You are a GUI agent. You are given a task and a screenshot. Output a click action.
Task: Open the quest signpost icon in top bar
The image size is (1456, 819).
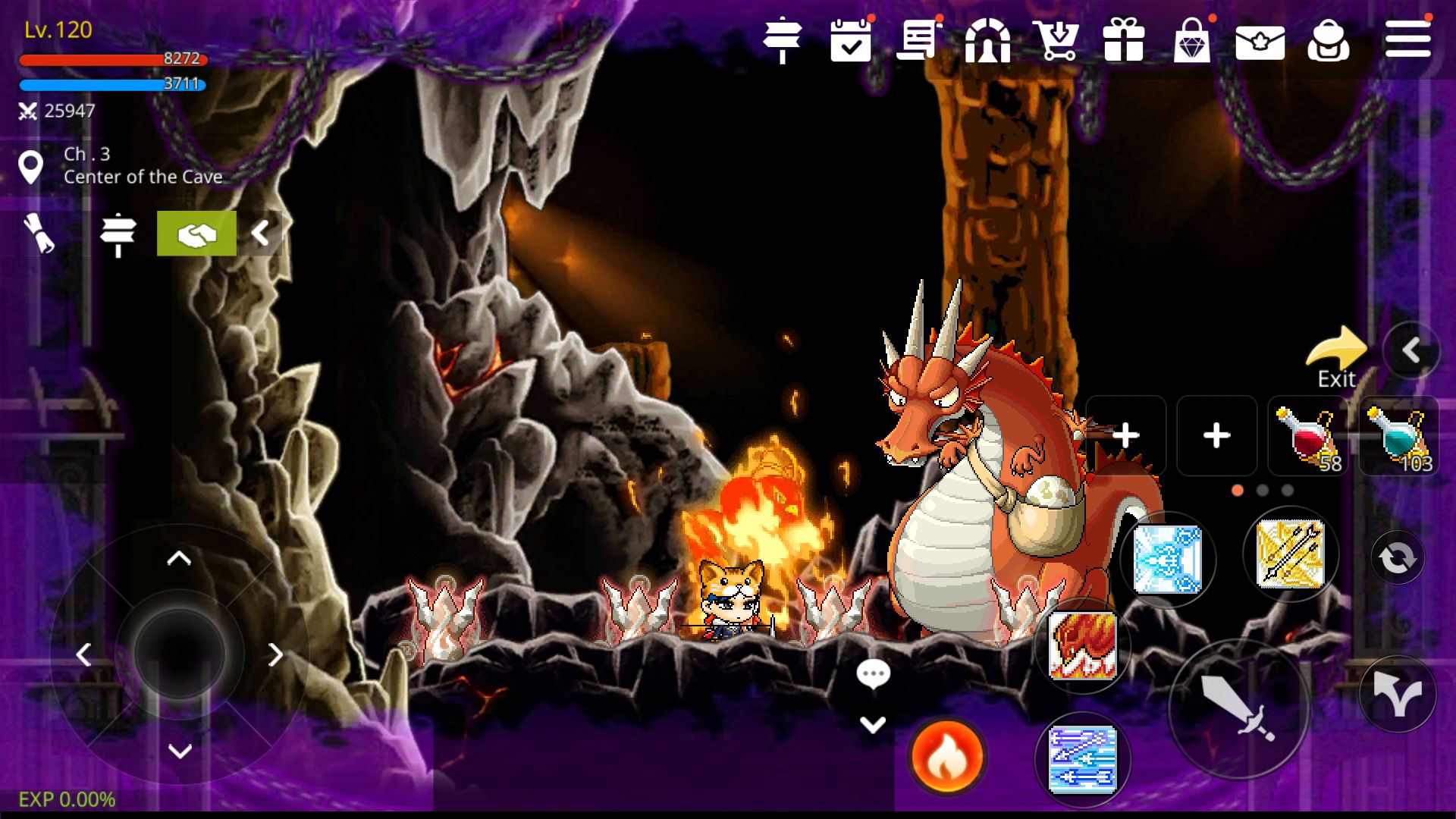[784, 42]
